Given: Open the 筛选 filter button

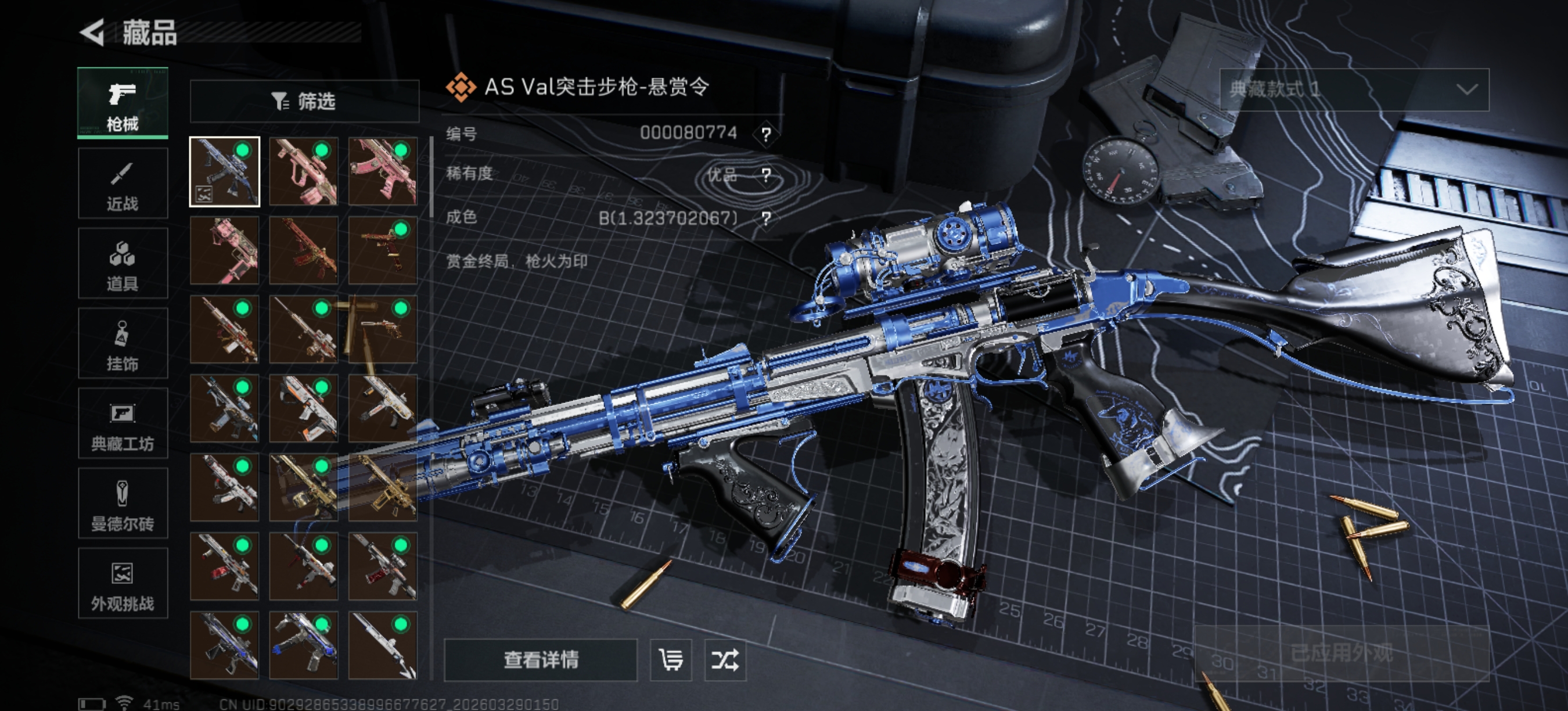Looking at the screenshot, I should tap(304, 101).
